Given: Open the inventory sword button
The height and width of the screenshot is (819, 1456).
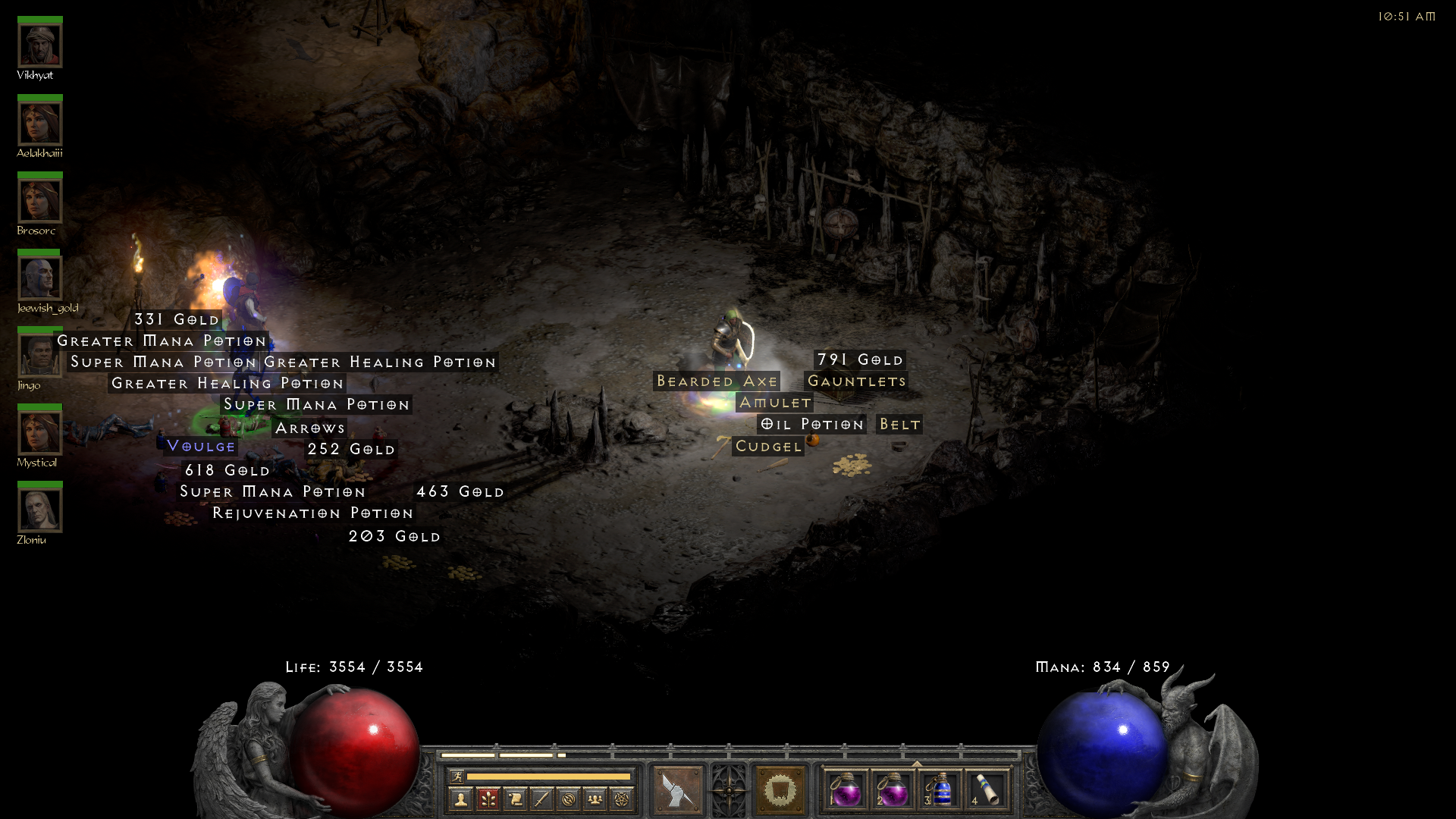Looking at the screenshot, I should click(x=541, y=799).
